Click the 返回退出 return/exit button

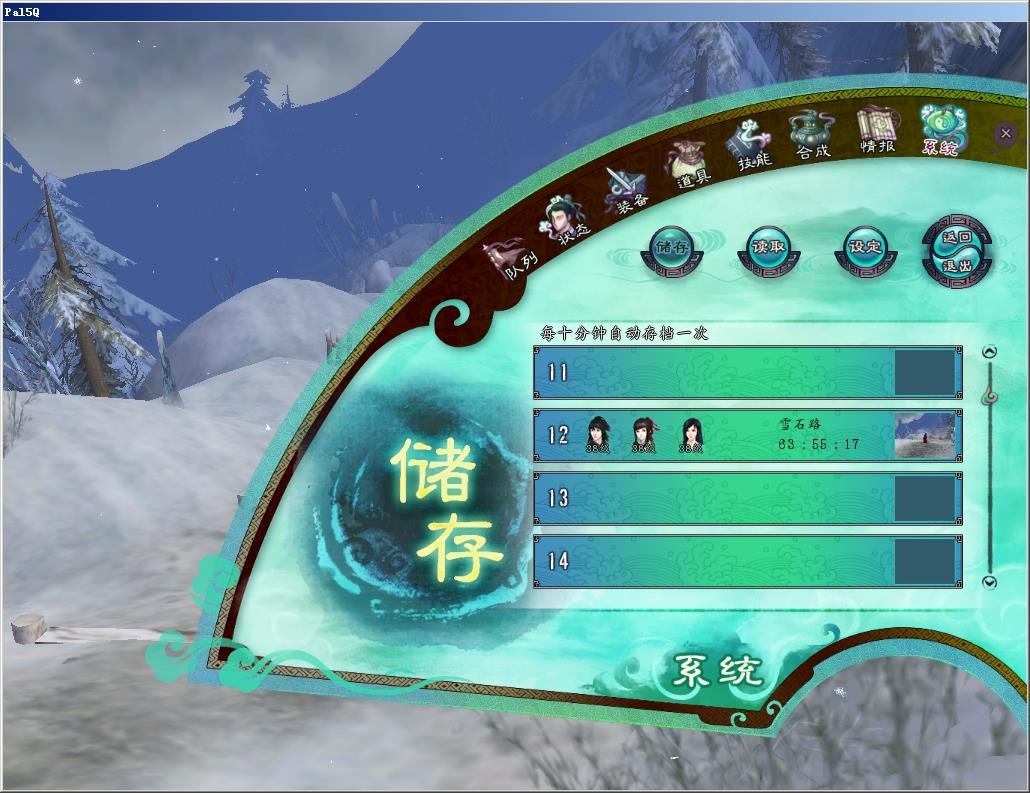pos(957,252)
